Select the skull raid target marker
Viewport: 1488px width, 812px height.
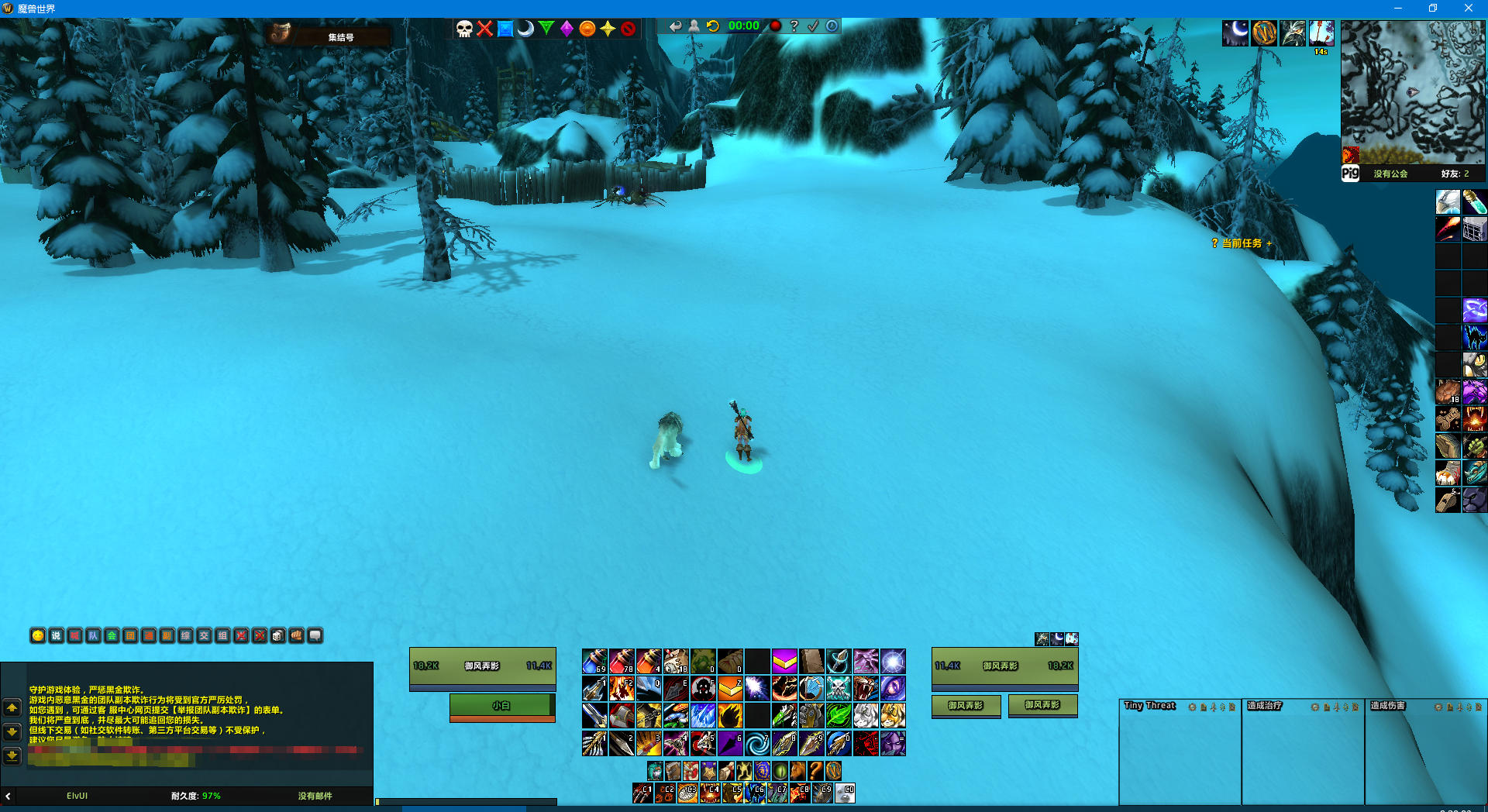[464, 29]
